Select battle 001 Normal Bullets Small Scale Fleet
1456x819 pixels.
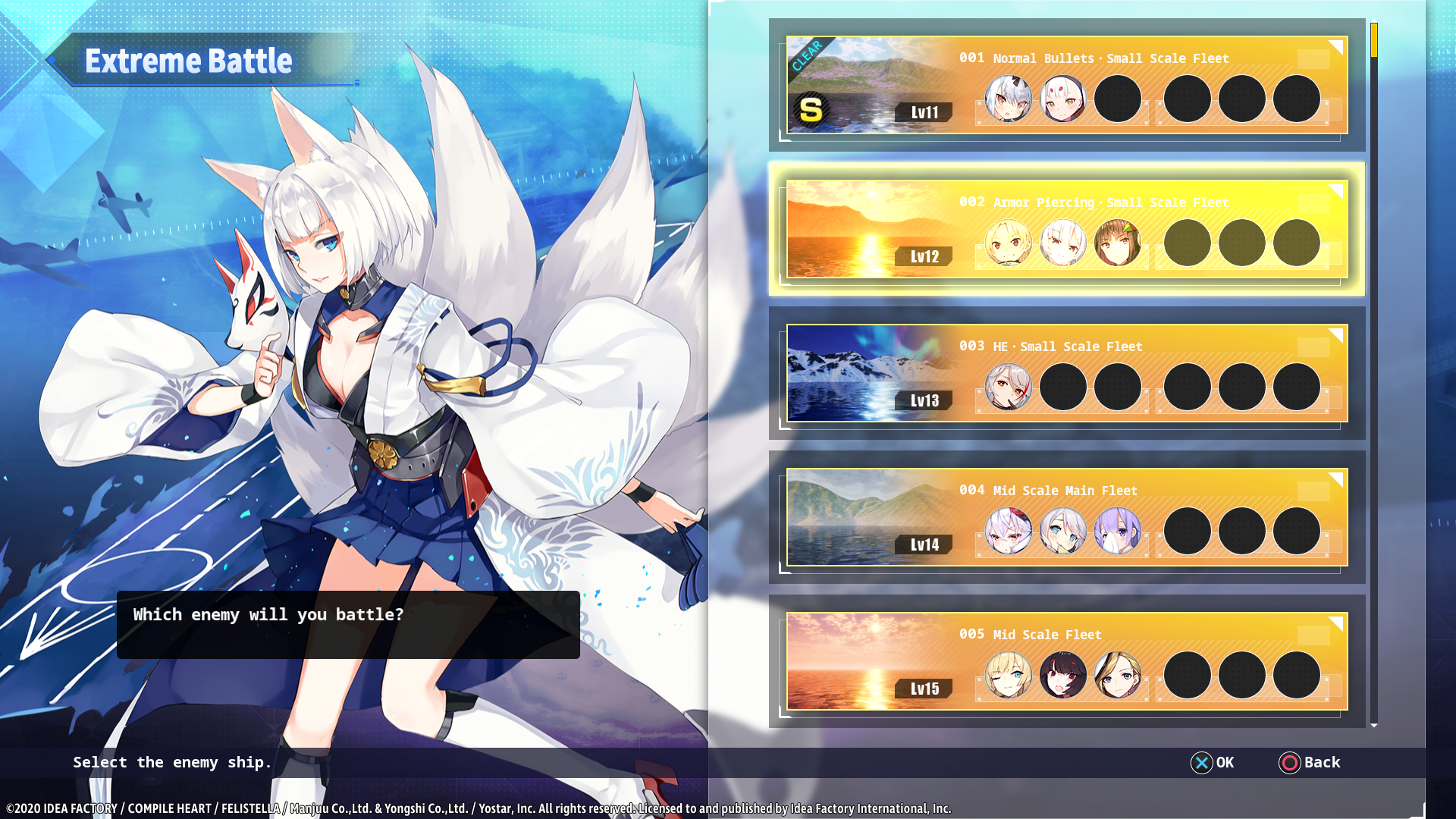click(x=1066, y=85)
